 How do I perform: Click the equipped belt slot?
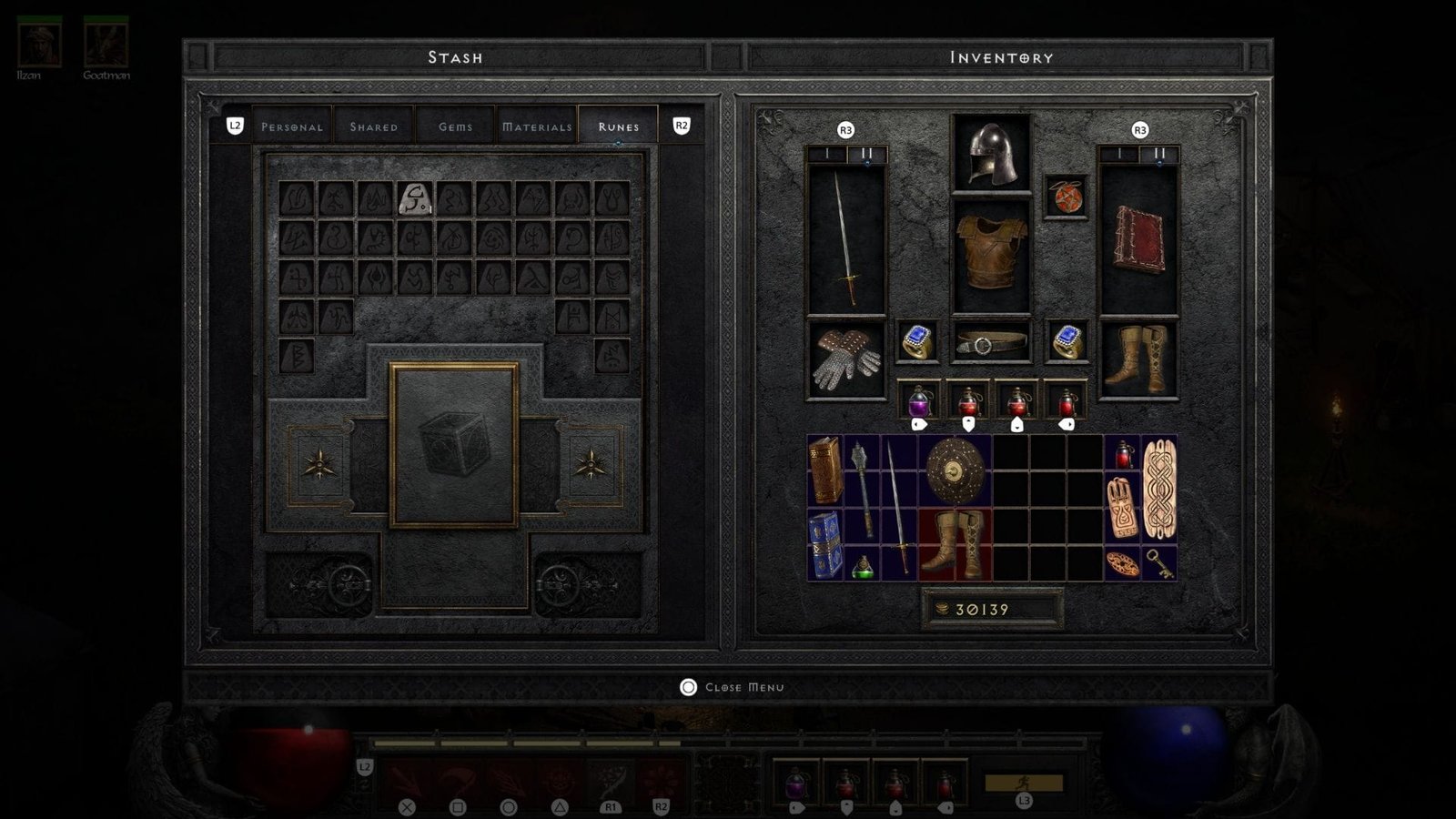click(991, 343)
